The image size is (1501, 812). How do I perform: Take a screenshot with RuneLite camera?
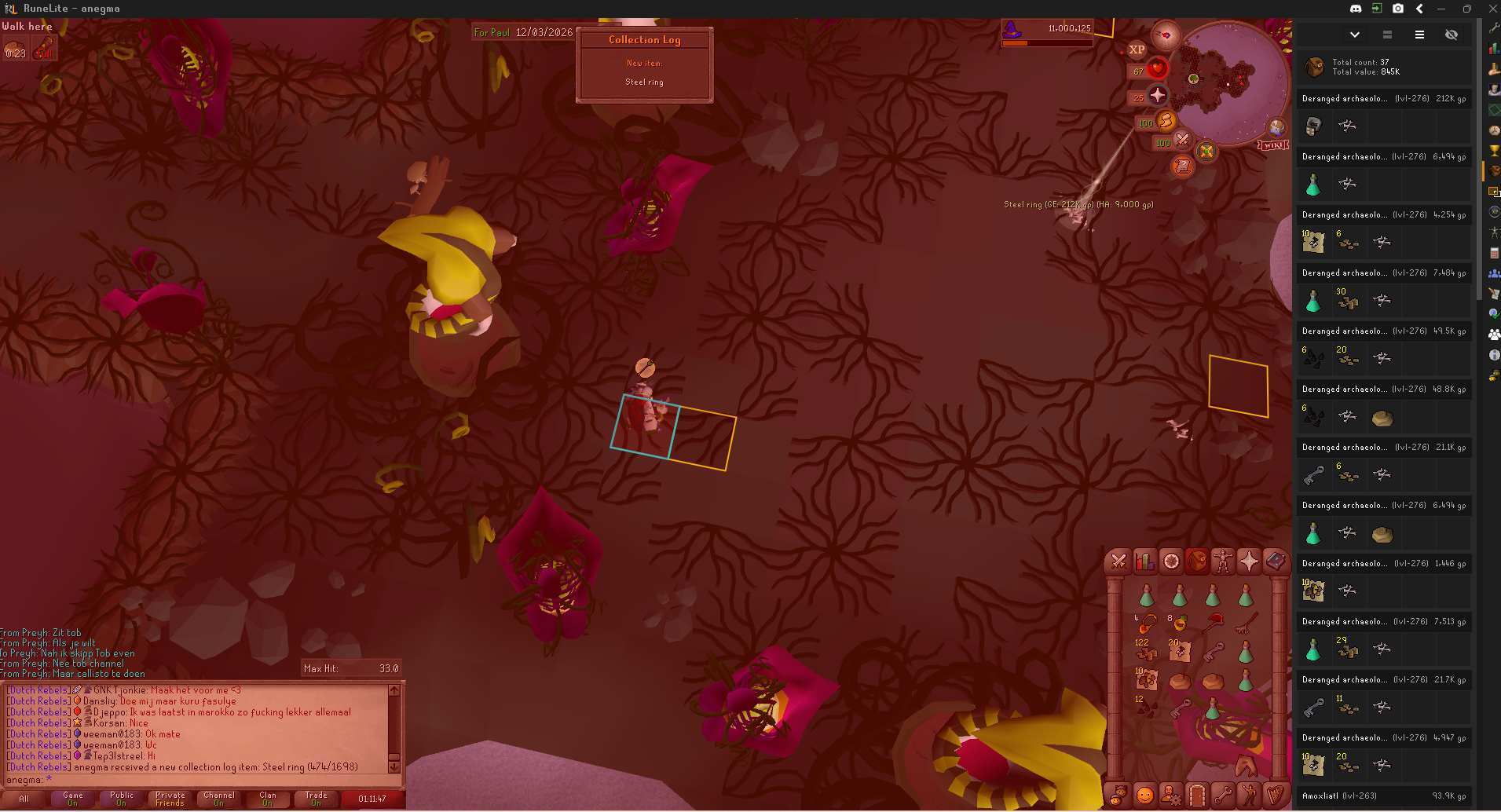pyautogui.click(x=1398, y=9)
